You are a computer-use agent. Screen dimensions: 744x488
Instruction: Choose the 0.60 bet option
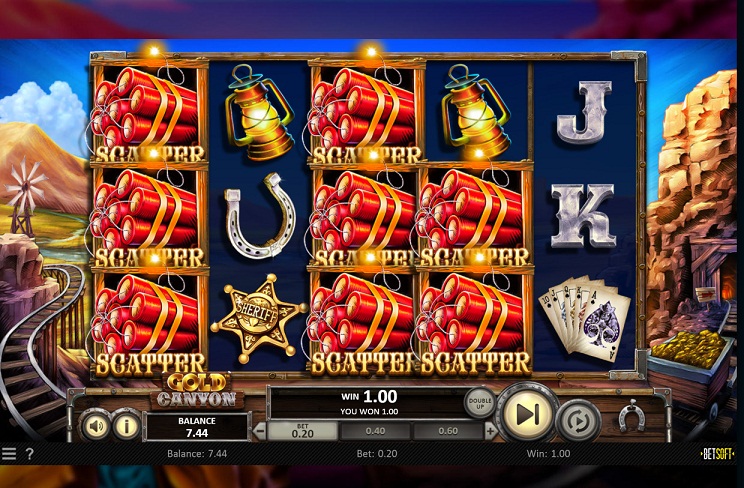tap(449, 431)
